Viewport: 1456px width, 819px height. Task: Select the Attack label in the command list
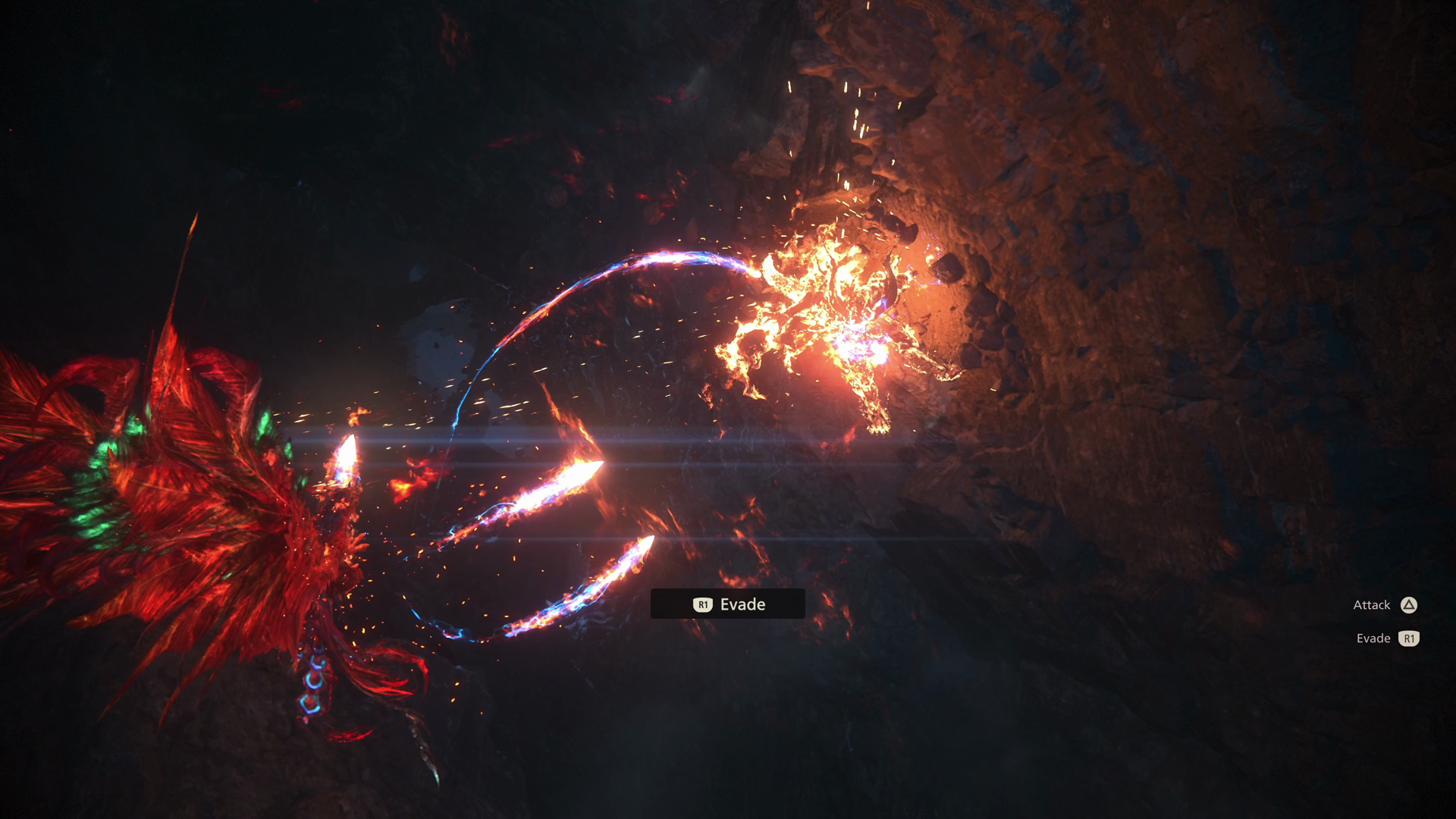click(1373, 605)
